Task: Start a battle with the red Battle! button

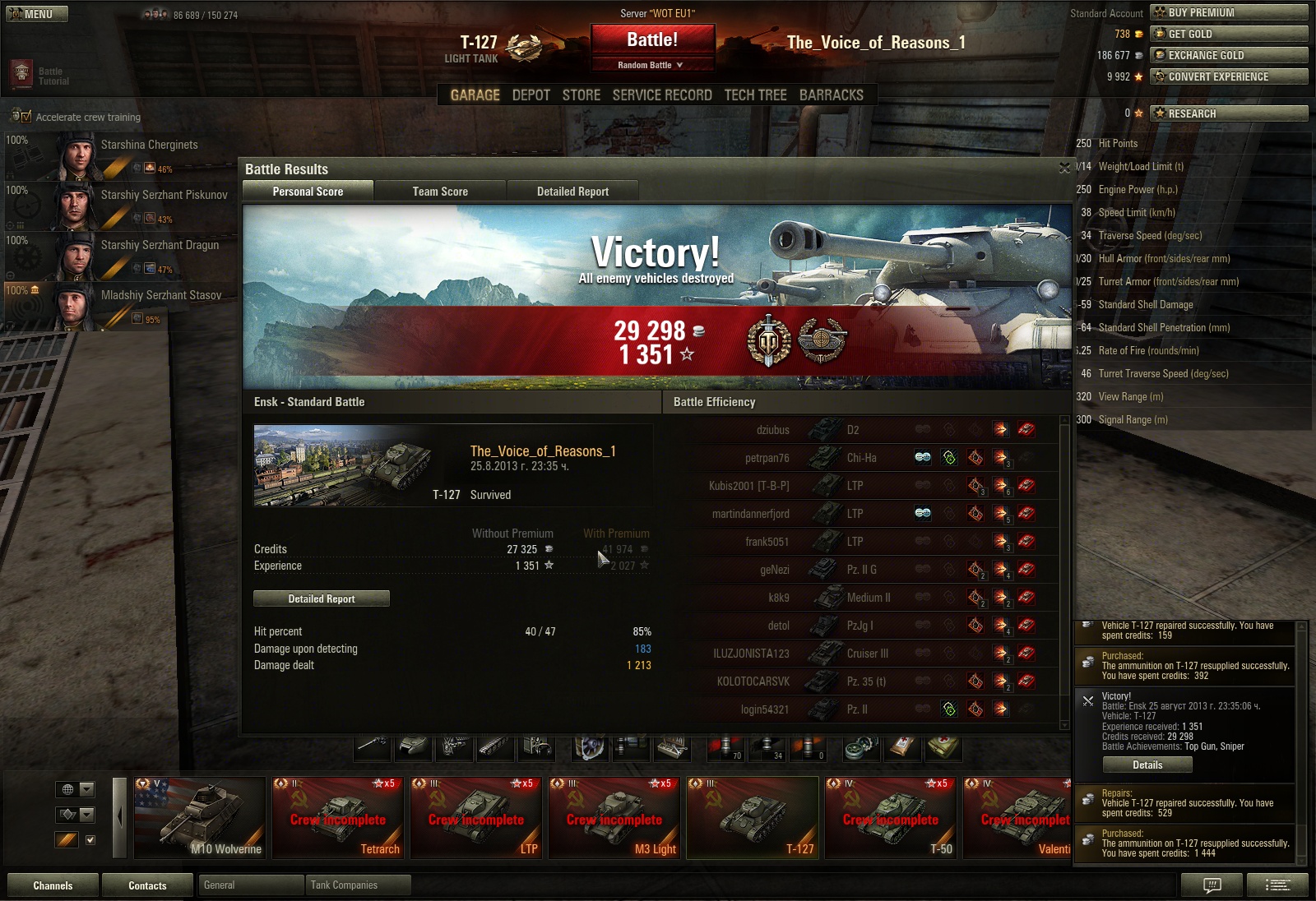Action: (652, 40)
